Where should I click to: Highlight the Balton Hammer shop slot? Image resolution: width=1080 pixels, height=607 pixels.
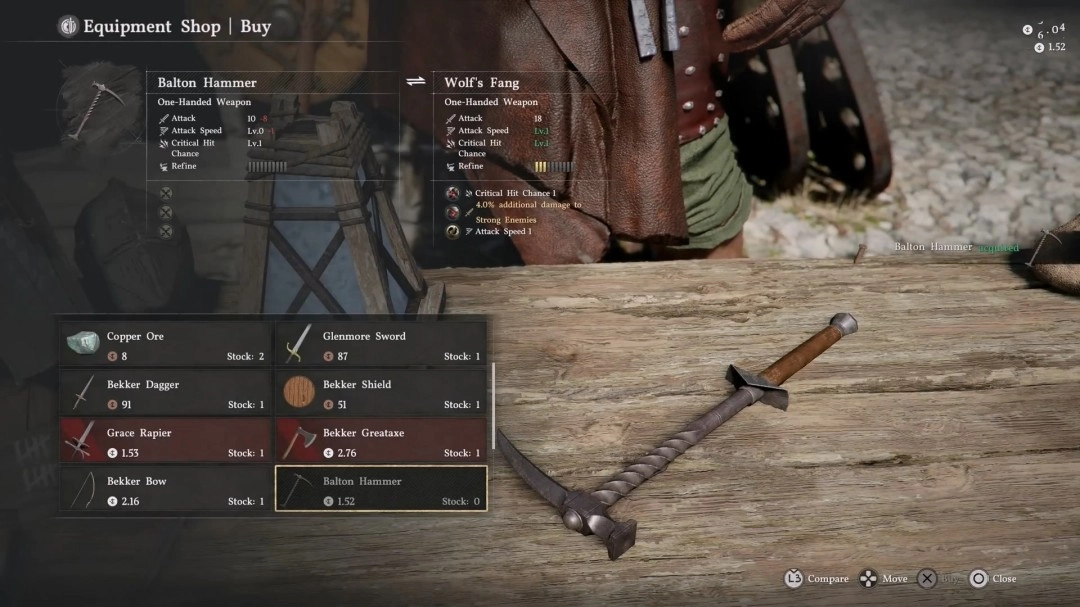(x=381, y=489)
